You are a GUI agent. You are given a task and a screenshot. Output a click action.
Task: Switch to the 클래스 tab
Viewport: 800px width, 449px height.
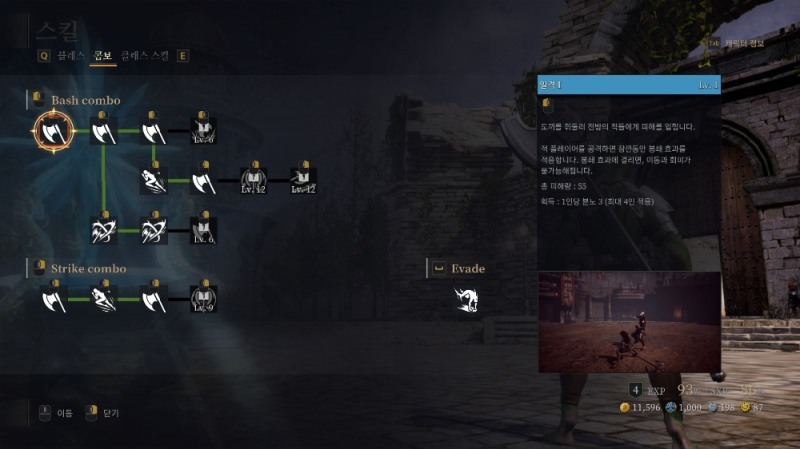click(x=70, y=56)
